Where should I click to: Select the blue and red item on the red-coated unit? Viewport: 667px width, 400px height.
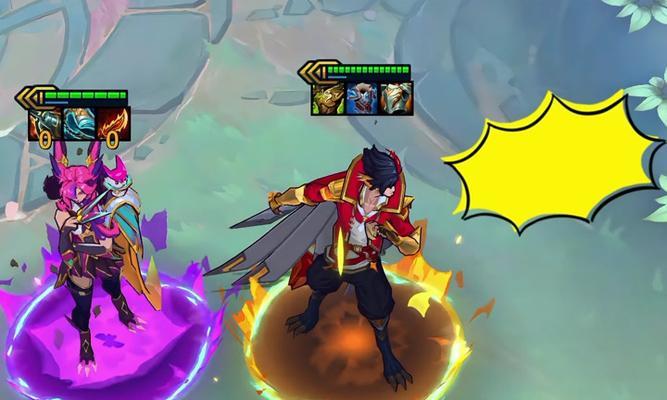coord(362,97)
